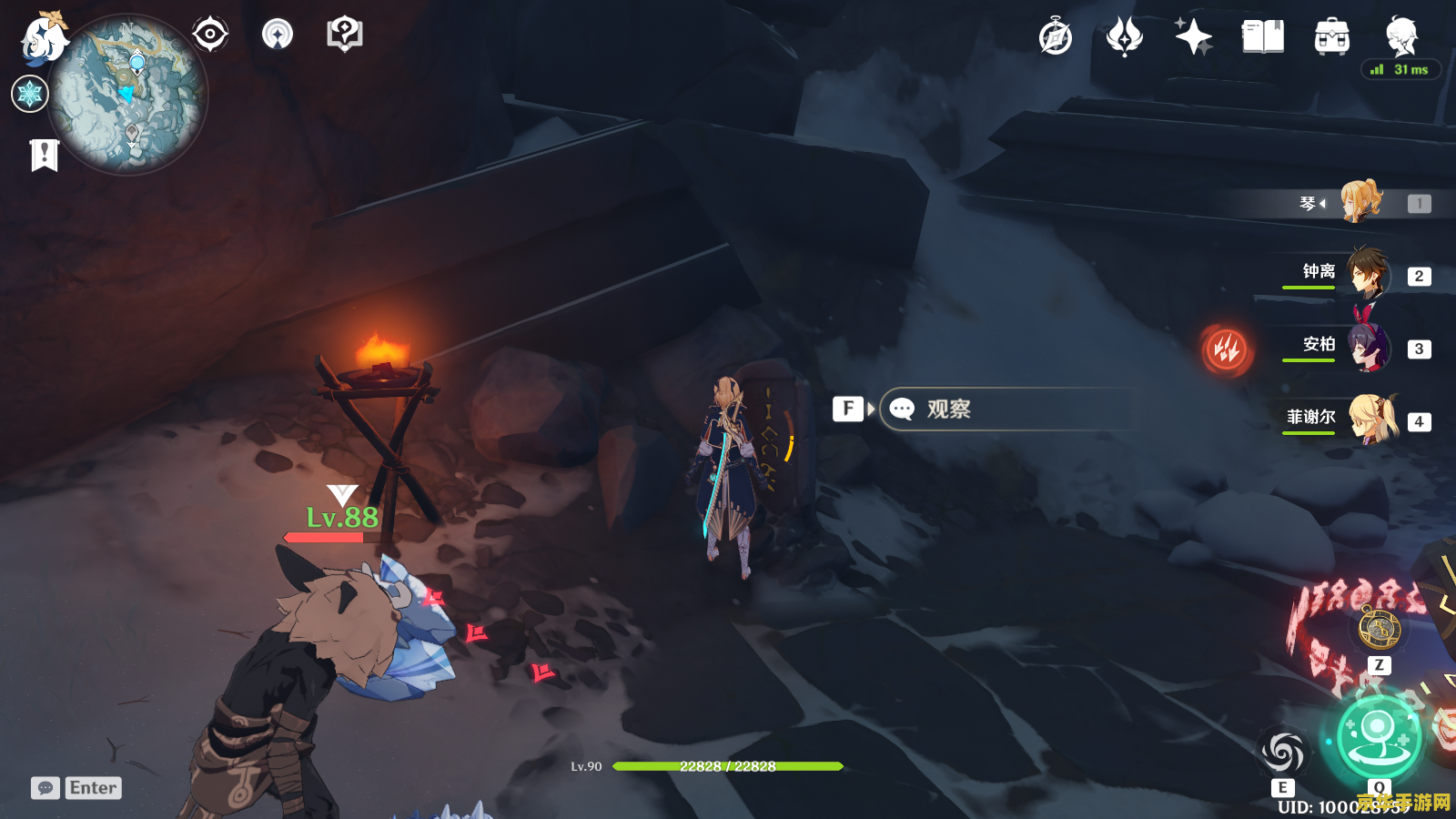Open the co-op mode icon
1456x819 pixels.
(278, 35)
